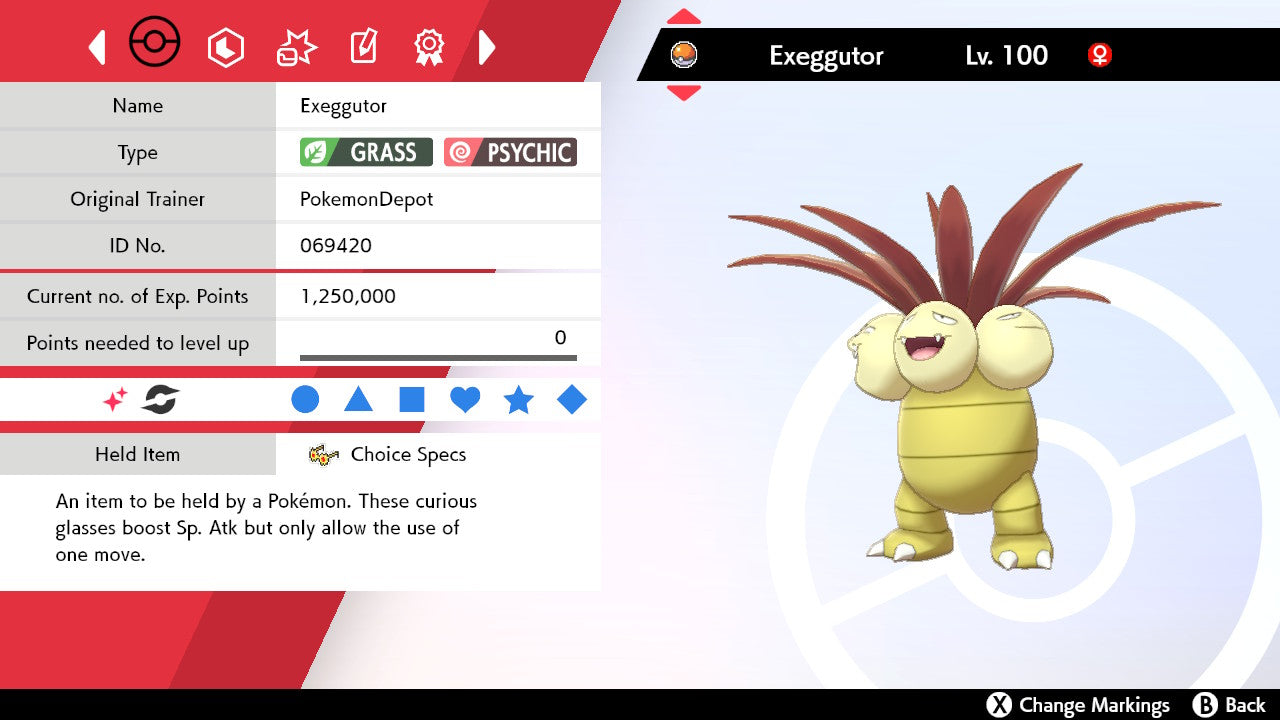Image resolution: width=1280 pixels, height=720 pixels.
Task: Go to the next Pokémon with down arrow
Action: click(684, 93)
